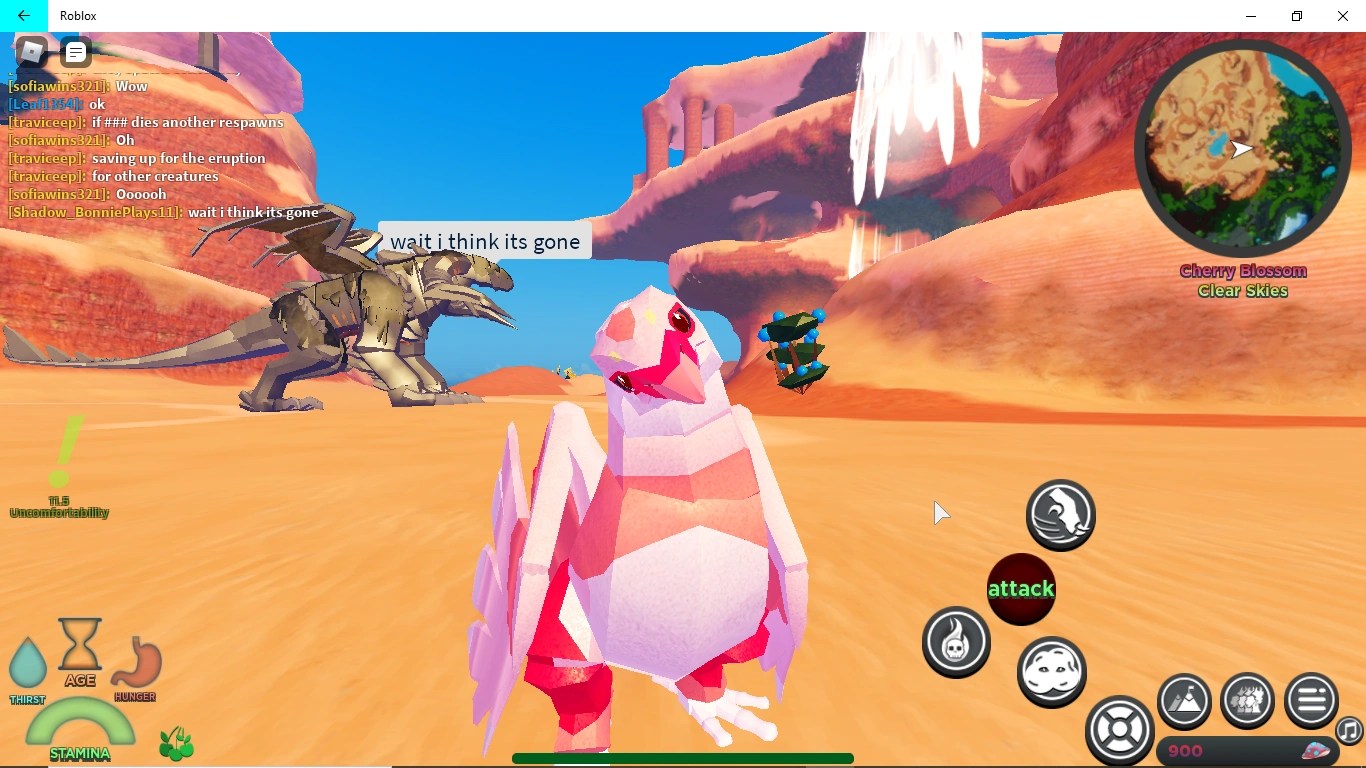The width and height of the screenshot is (1366, 768).
Task: Trigger the winged creature ability button
Action: (x=1061, y=515)
